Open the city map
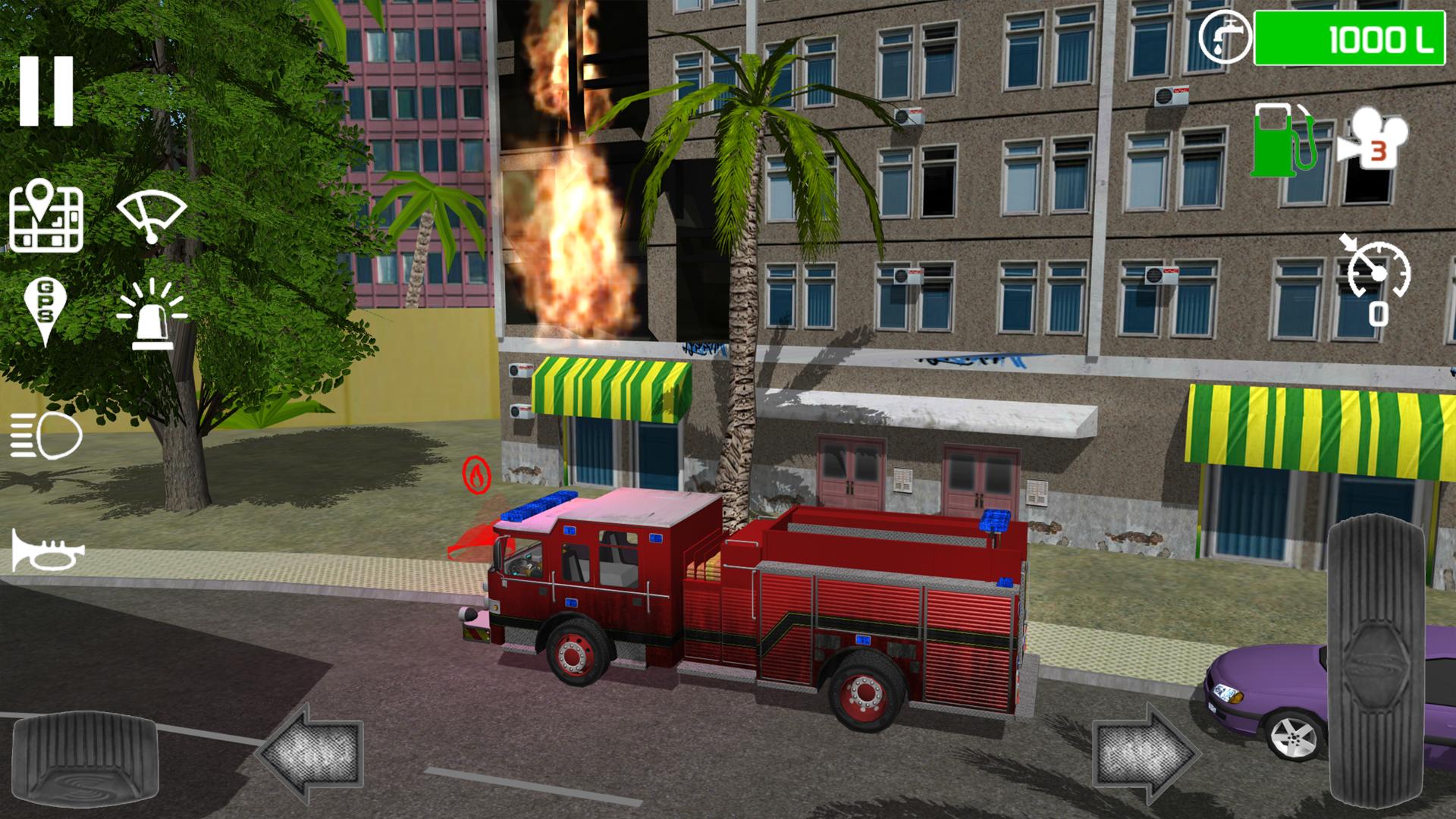The height and width of the screenshot is (819, 1456). [45, 220]
